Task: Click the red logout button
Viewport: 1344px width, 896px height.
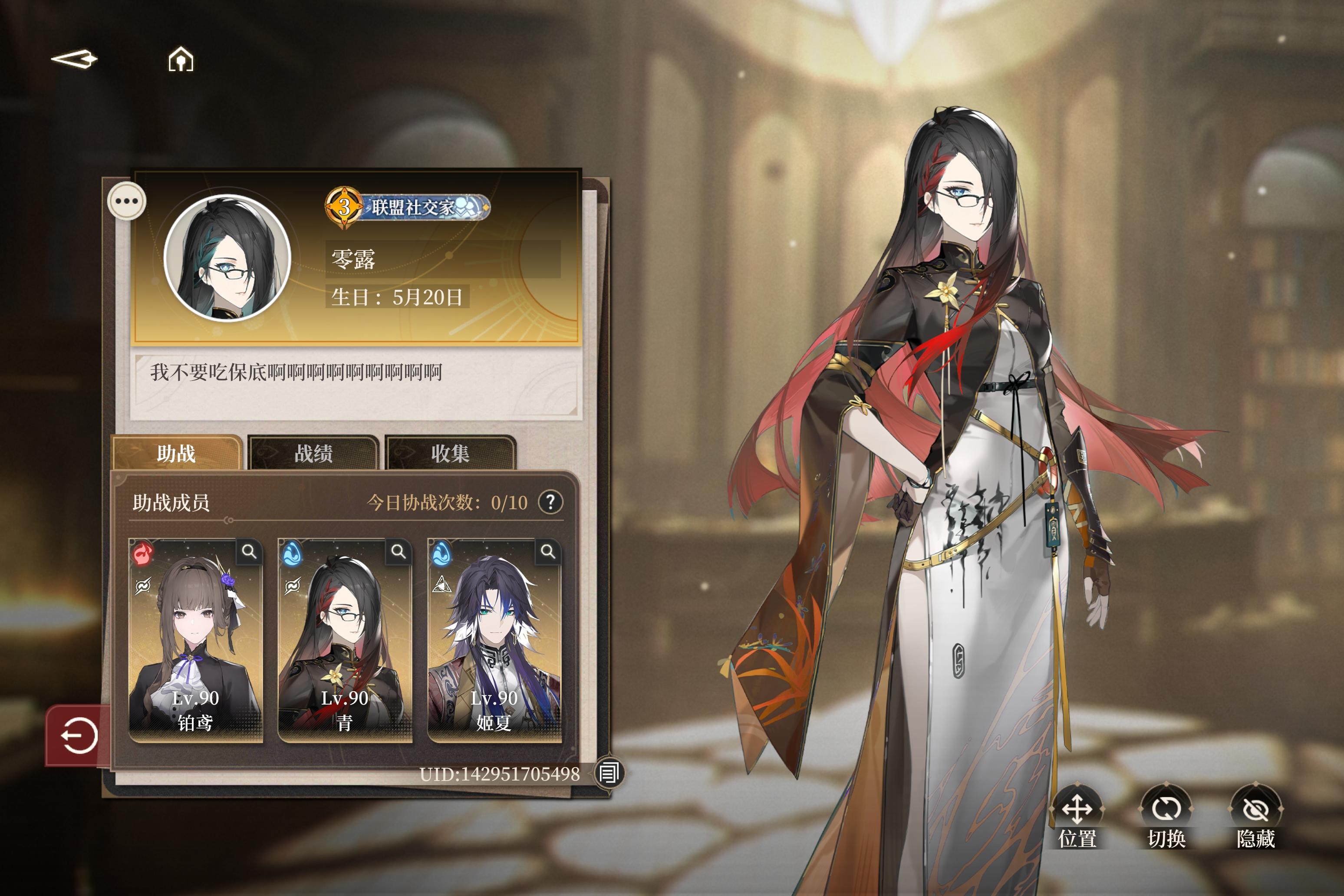Action: [78, 735]
